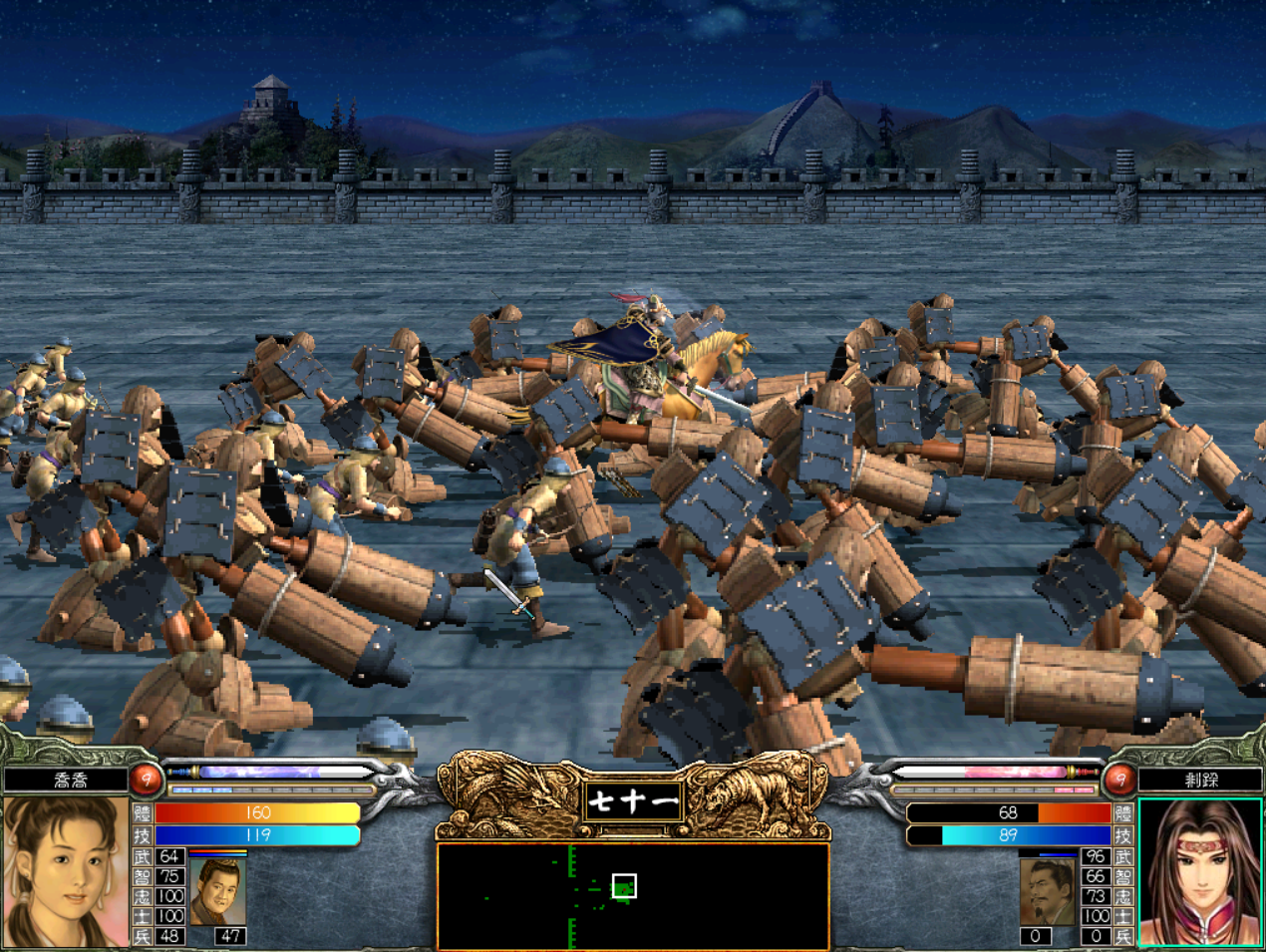Select the 喬喬 general portrait

click(66, 870)
